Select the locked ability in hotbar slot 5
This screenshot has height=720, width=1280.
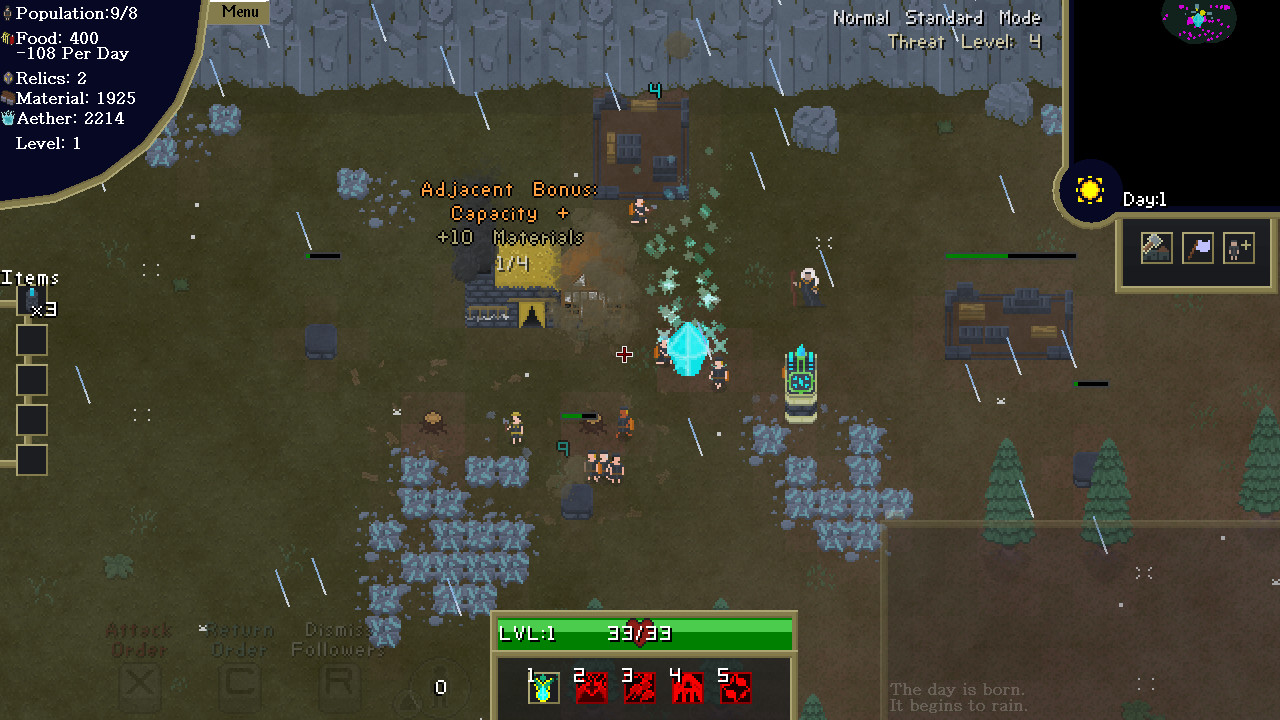point(735,686)
